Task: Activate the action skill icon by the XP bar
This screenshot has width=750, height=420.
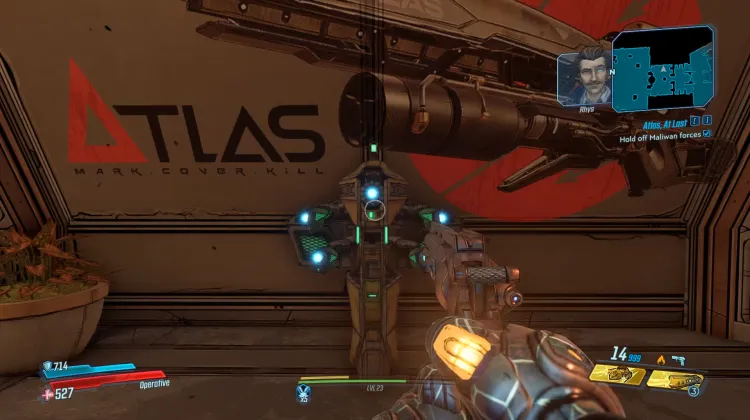Action: coord(304,391)
